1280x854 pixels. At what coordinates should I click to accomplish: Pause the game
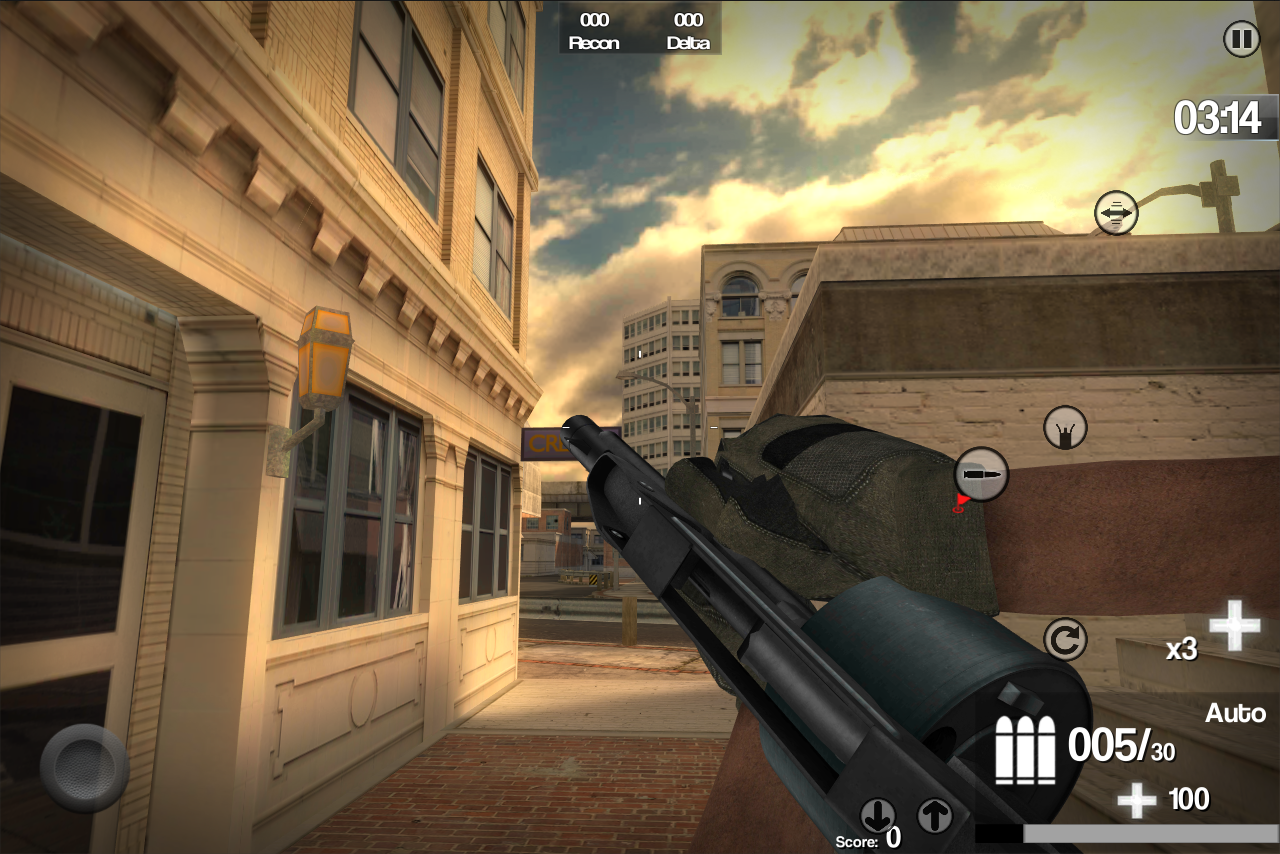[1241, 39]
